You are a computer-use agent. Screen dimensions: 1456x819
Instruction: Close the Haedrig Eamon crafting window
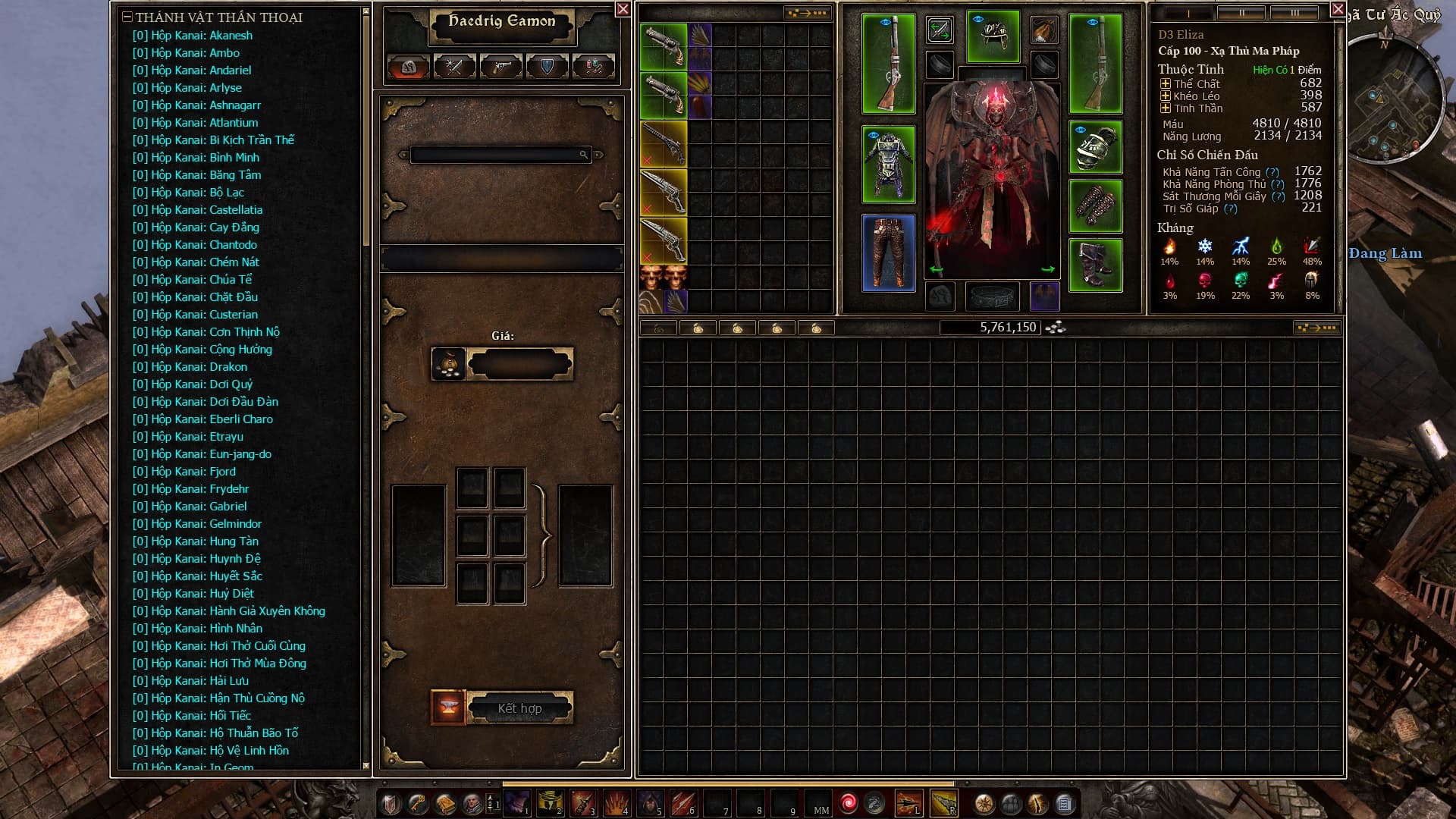pyautogui.click(x=623, y=9)
